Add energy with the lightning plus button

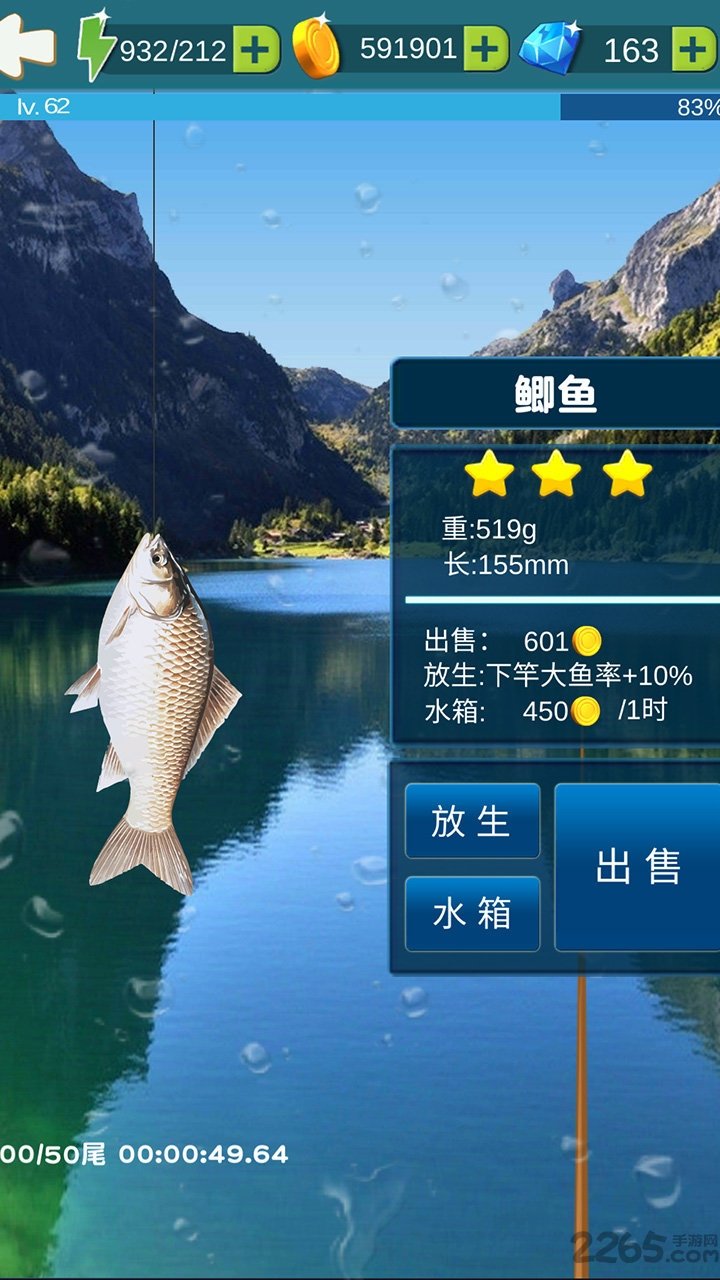tap(256, 49)
